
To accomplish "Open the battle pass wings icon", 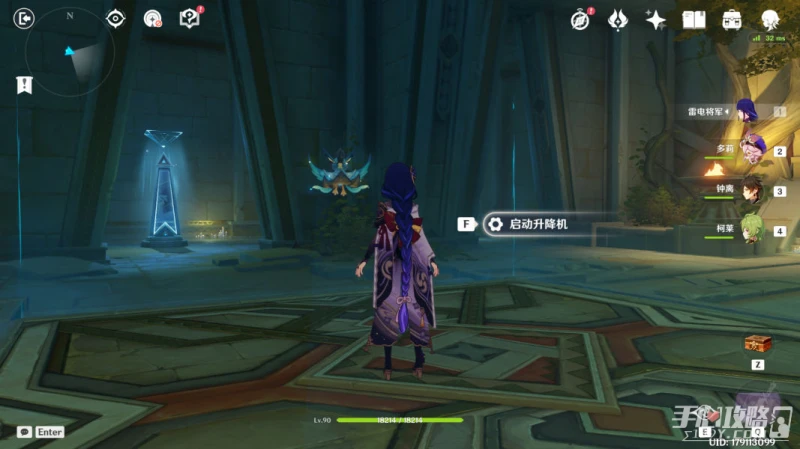I will pyautogui.click(x=618, y=19).
